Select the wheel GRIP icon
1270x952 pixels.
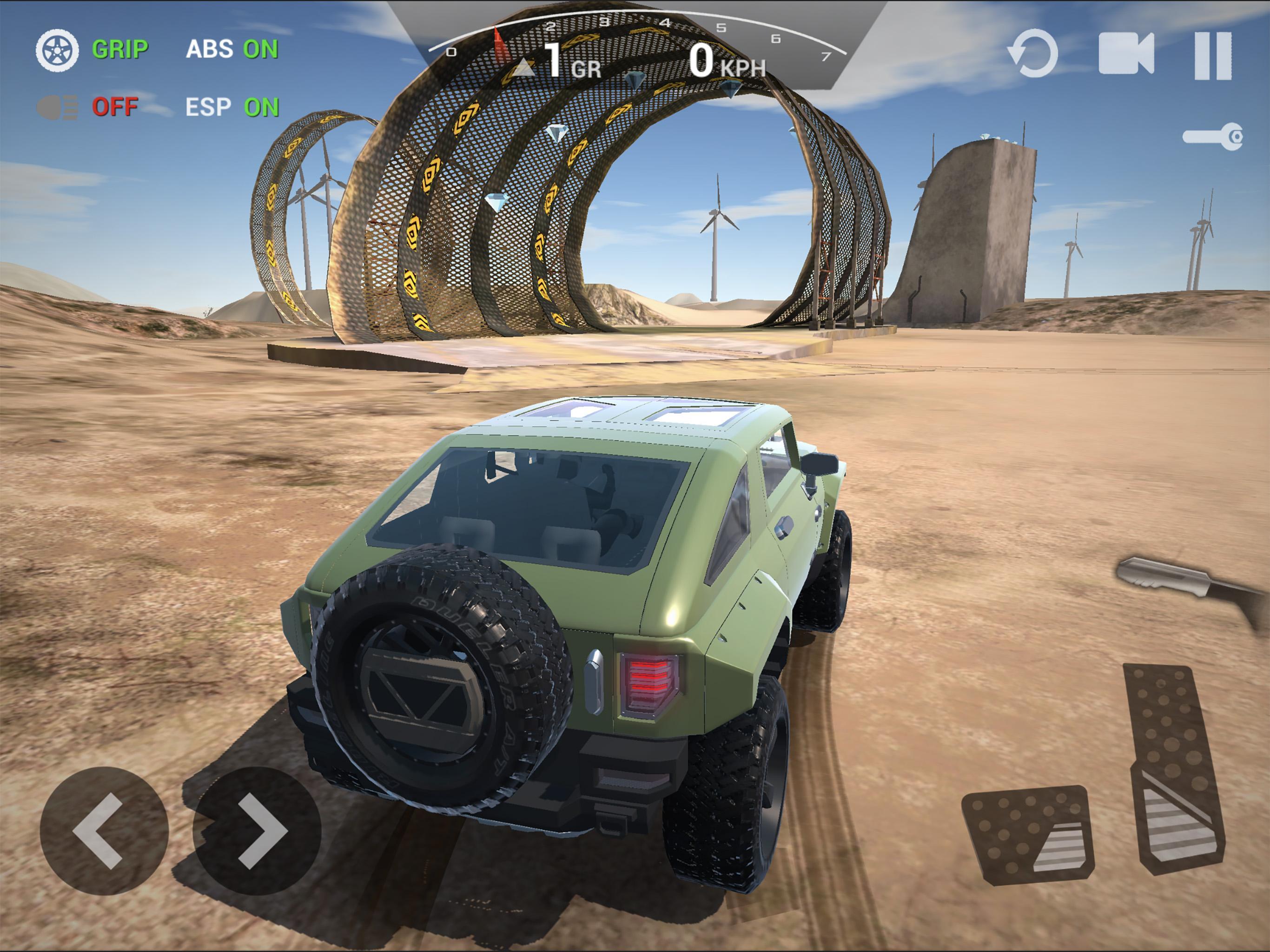coord(59,51)
